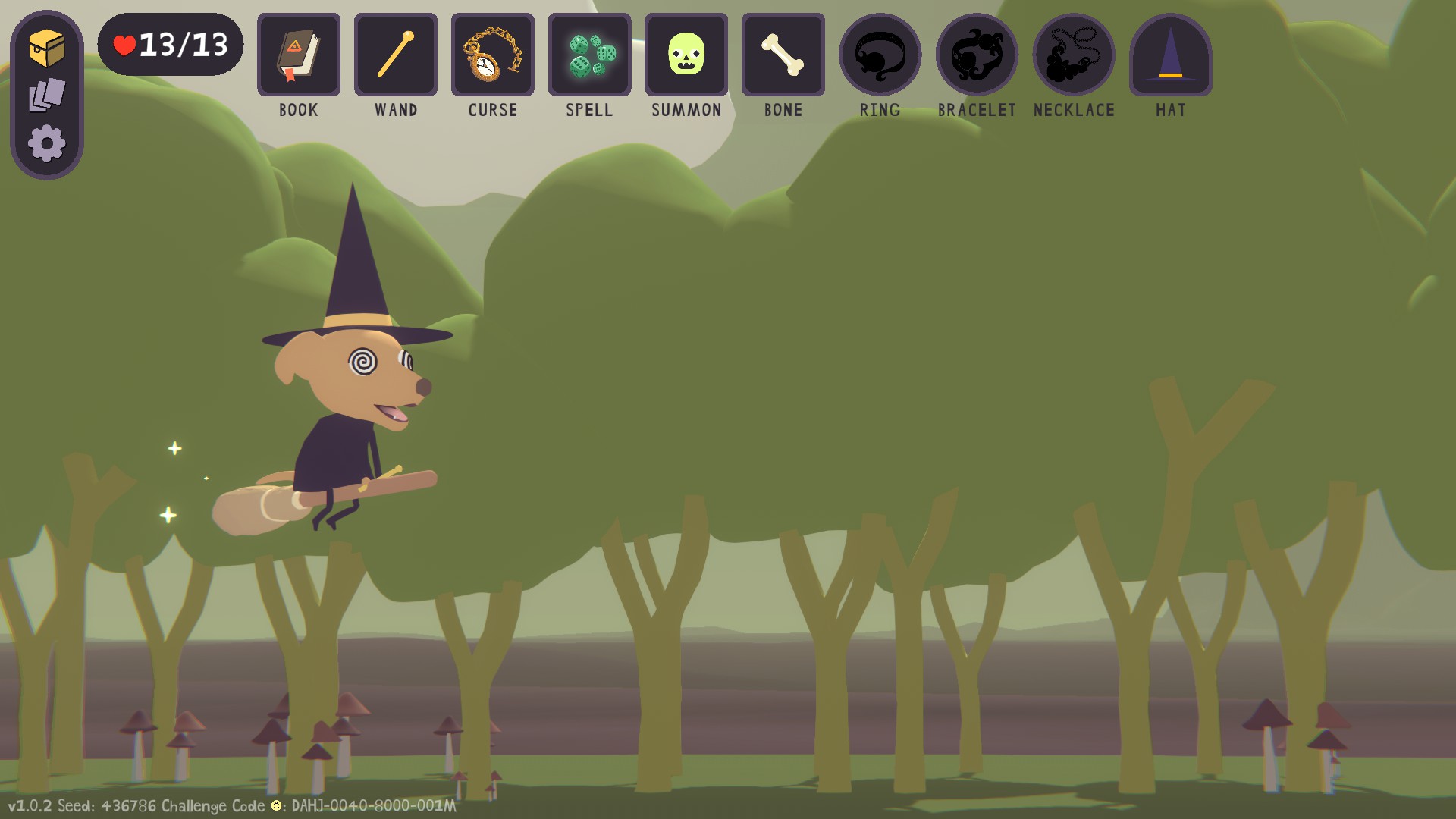Open the card deck icon

click(x=47, y=96)
